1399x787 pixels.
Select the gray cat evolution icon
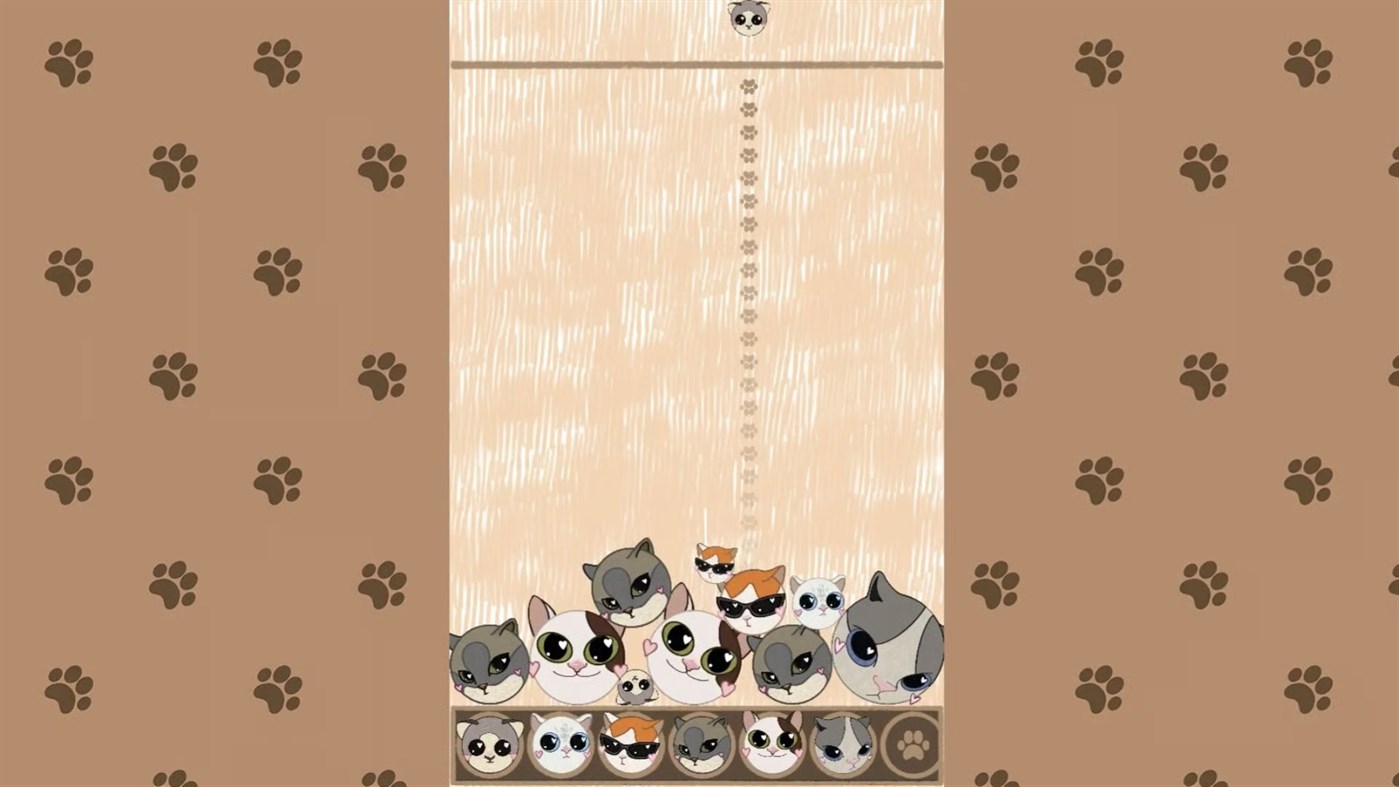[x=700, y=745]
